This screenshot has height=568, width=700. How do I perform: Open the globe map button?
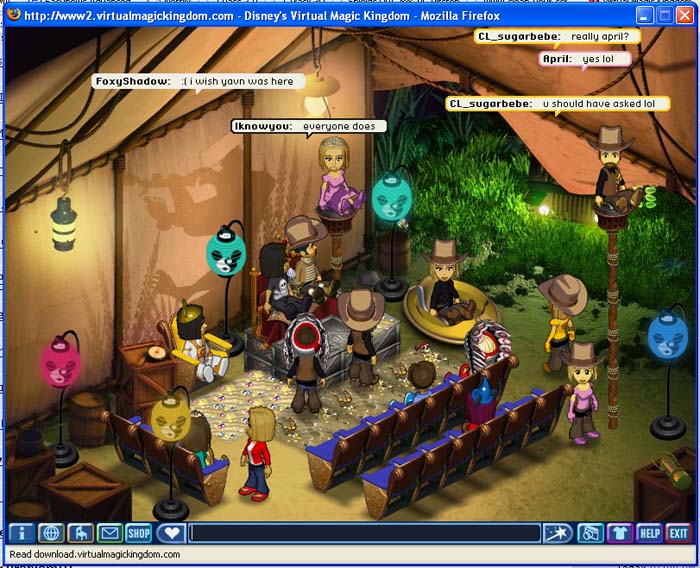click(x=51, y=533)
